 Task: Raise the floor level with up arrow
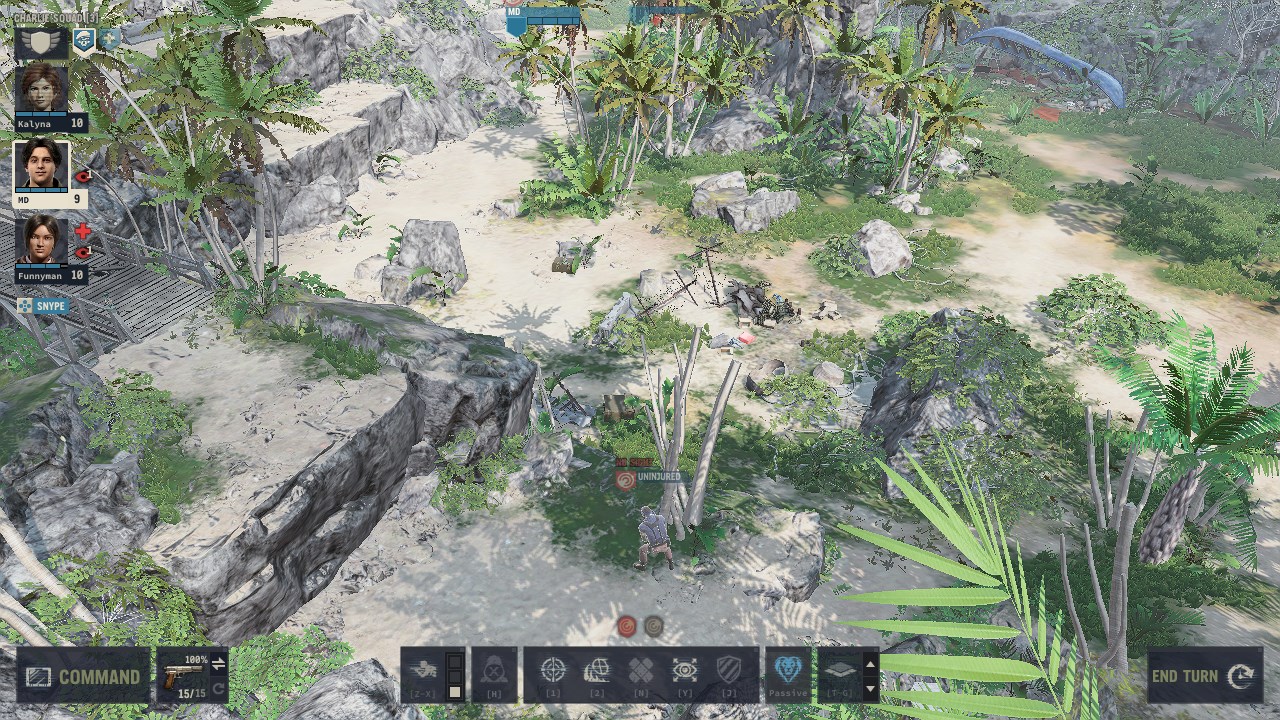coord(870,663)
